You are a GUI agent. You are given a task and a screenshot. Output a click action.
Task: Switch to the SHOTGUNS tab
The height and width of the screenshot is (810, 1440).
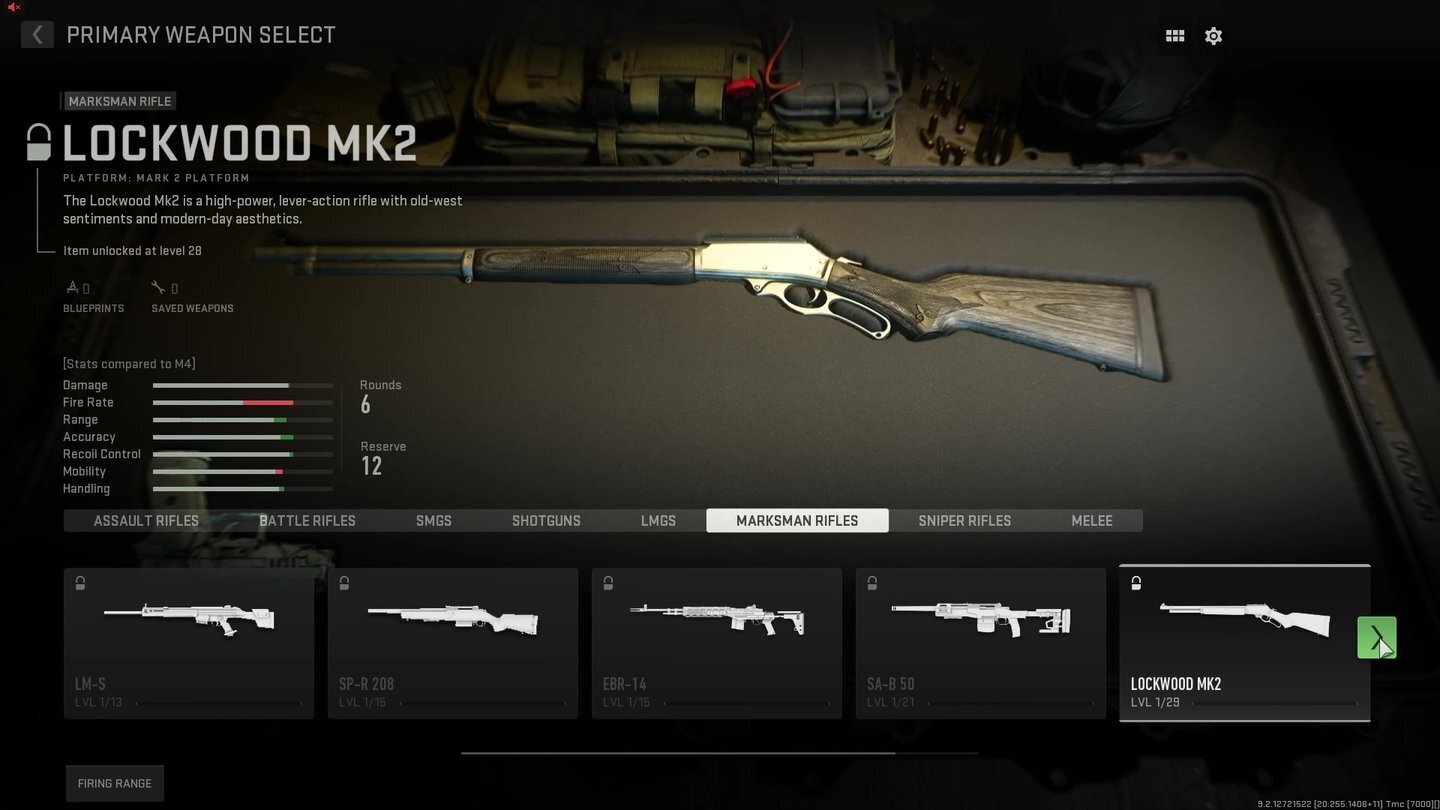tap(546, 520)
